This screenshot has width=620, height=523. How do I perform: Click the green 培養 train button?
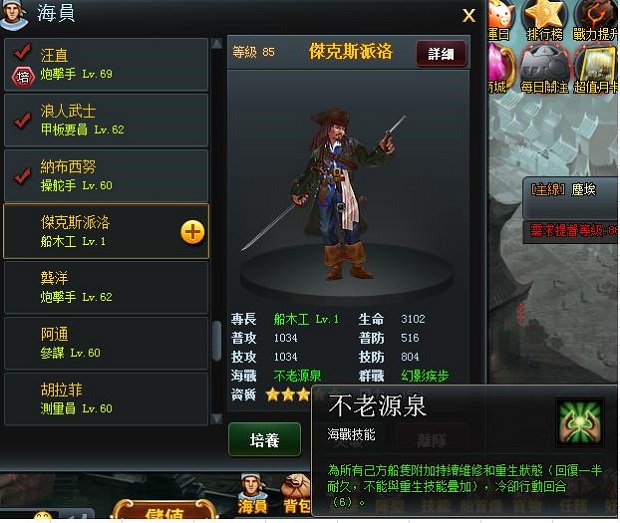264,440
